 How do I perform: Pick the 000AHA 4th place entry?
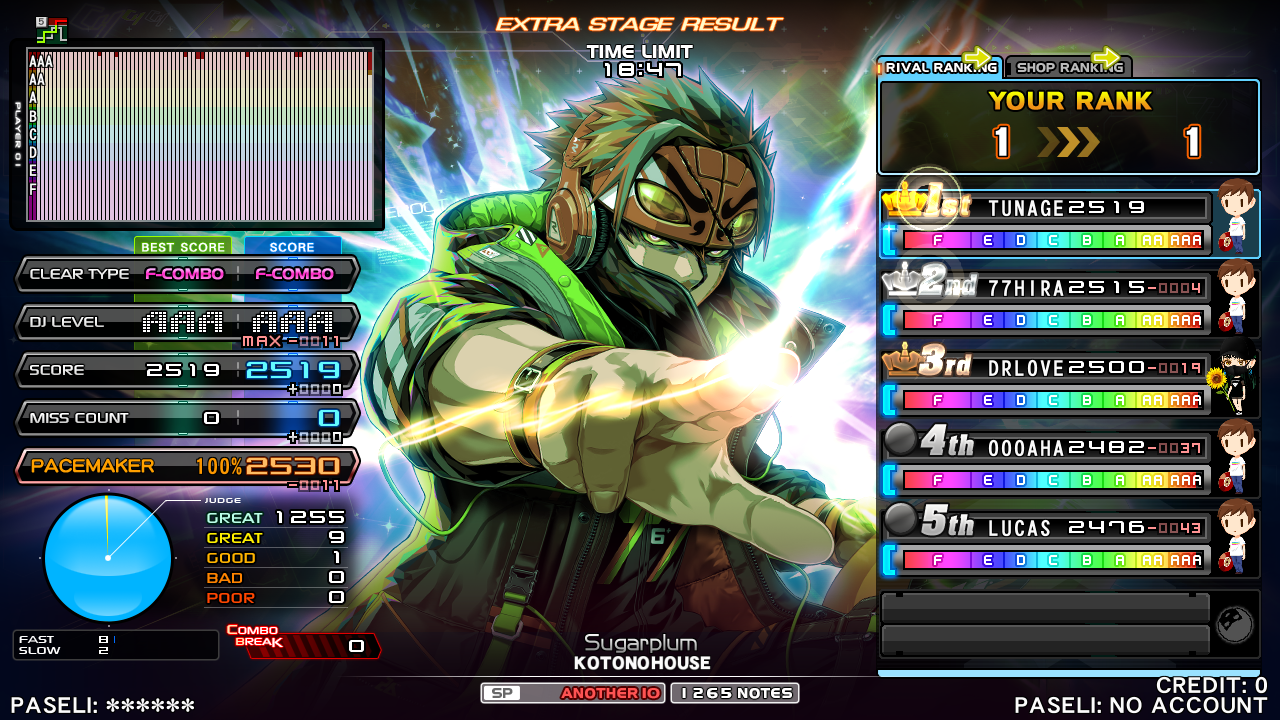click(x=1045, y=464)
